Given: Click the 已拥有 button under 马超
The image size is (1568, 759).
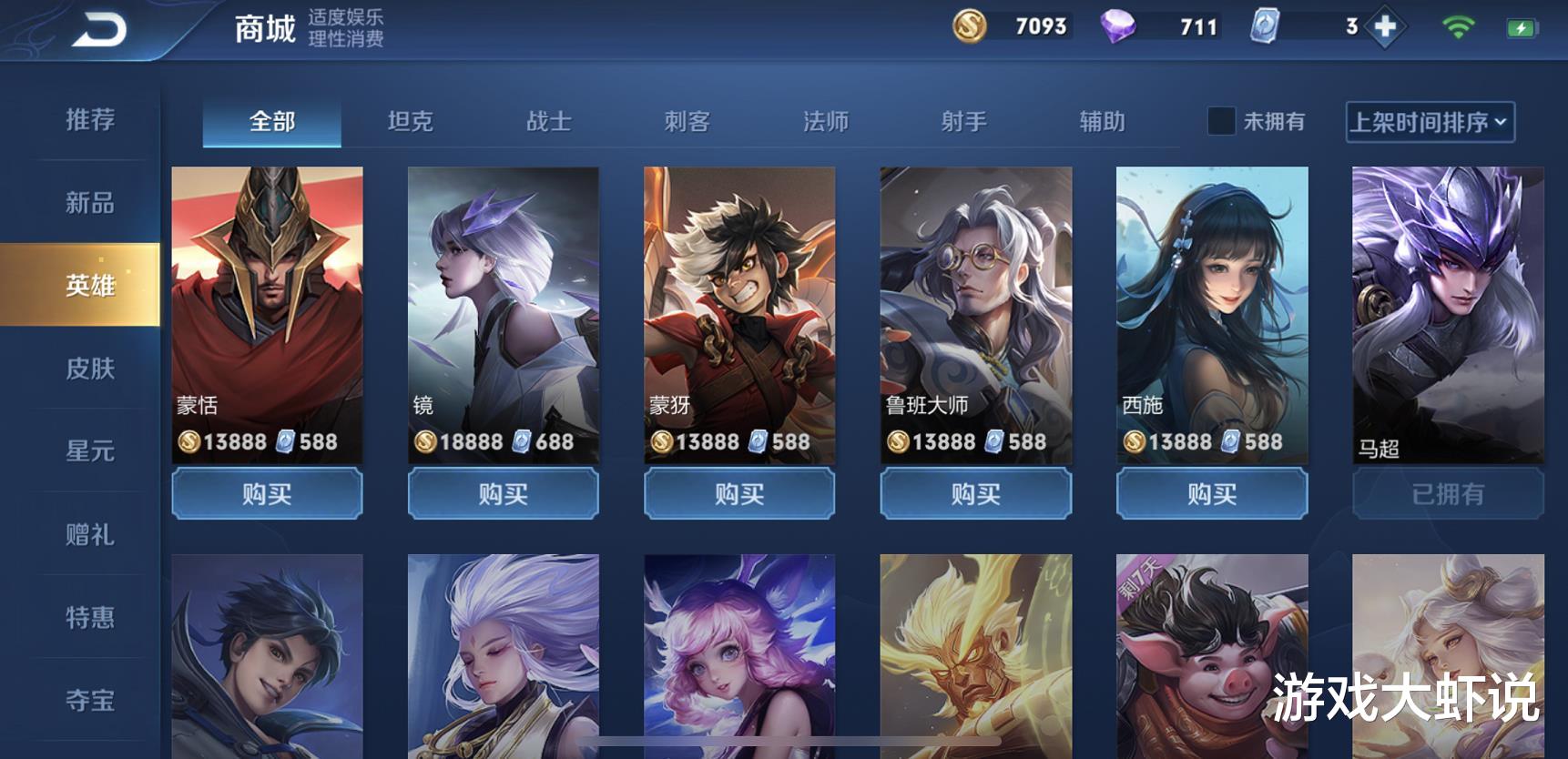Looking at the screenshot, I should pos(1449,493).
